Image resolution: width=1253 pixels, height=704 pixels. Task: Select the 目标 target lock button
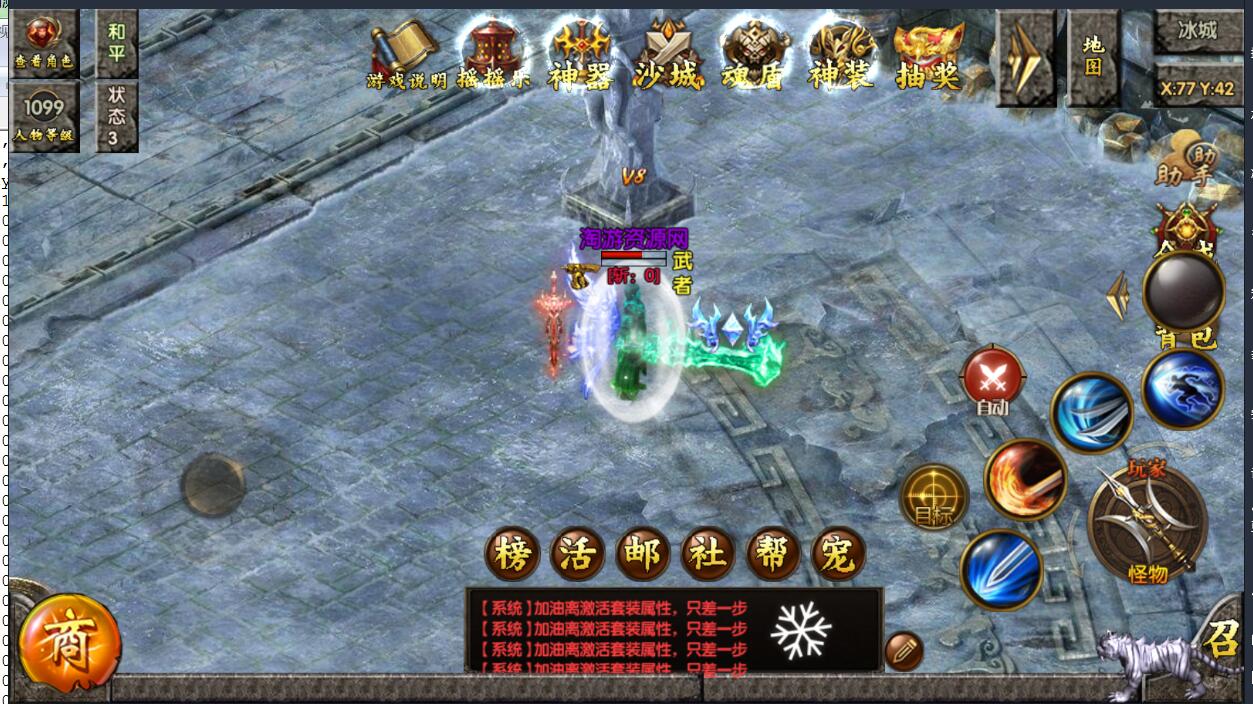(934, 497)
